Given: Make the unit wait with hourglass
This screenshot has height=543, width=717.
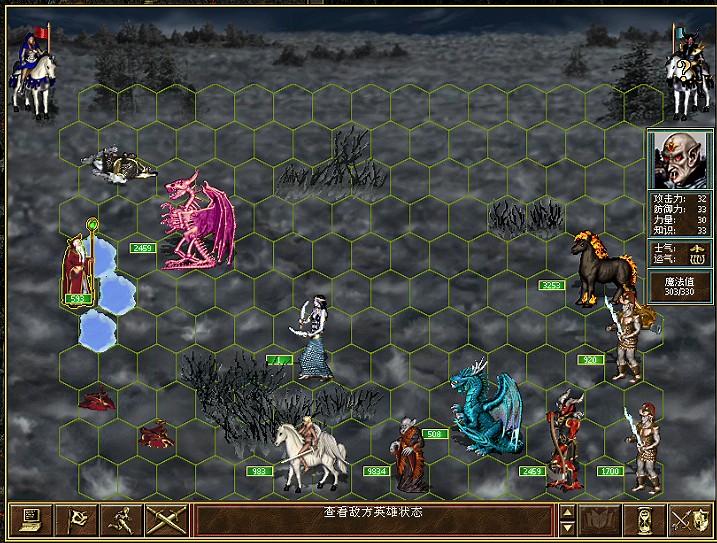Looking at the screenshot, I should [x=643, y=520].
